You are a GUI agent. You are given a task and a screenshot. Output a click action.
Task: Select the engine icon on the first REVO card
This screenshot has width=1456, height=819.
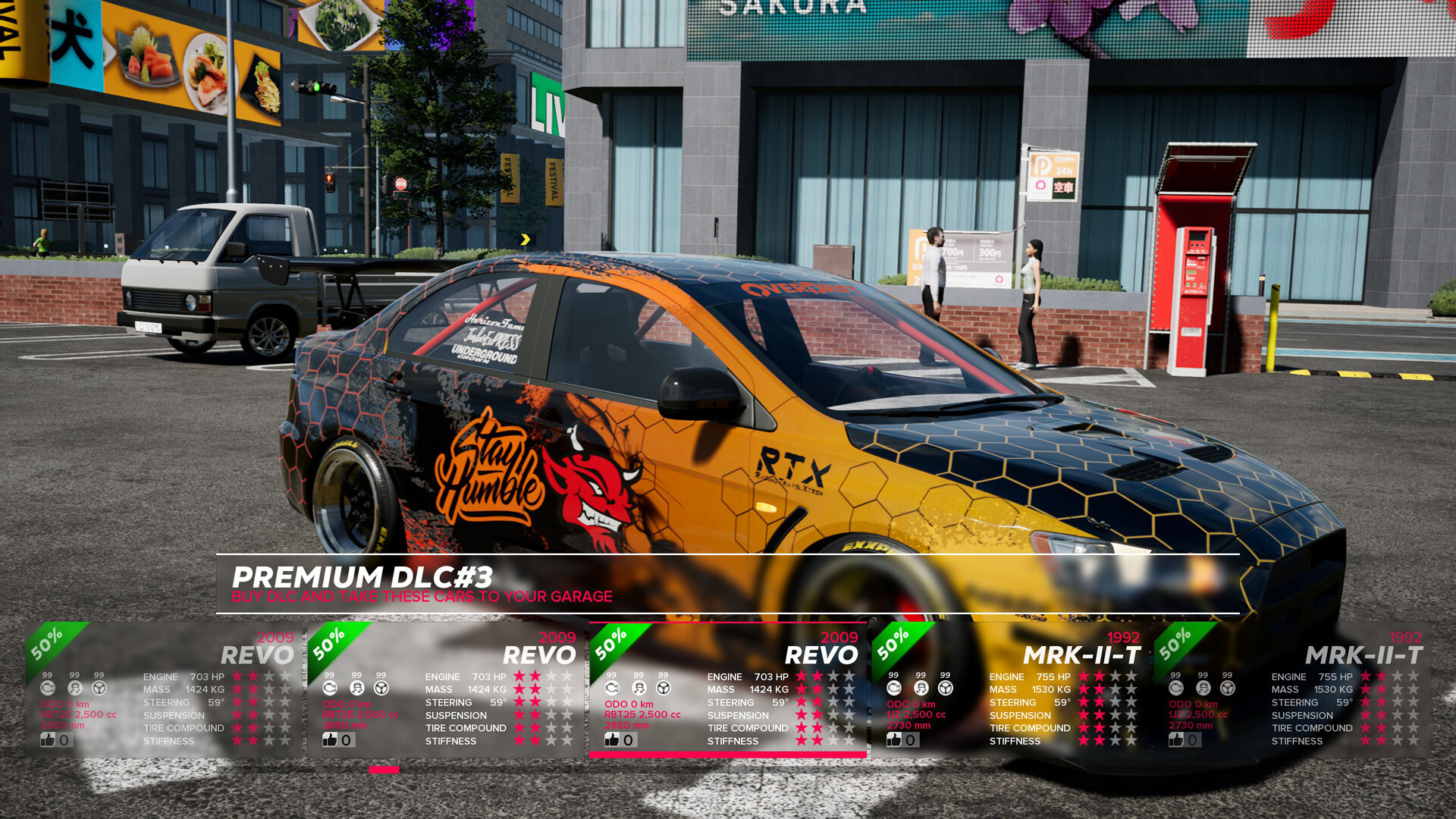coord(49,686)
